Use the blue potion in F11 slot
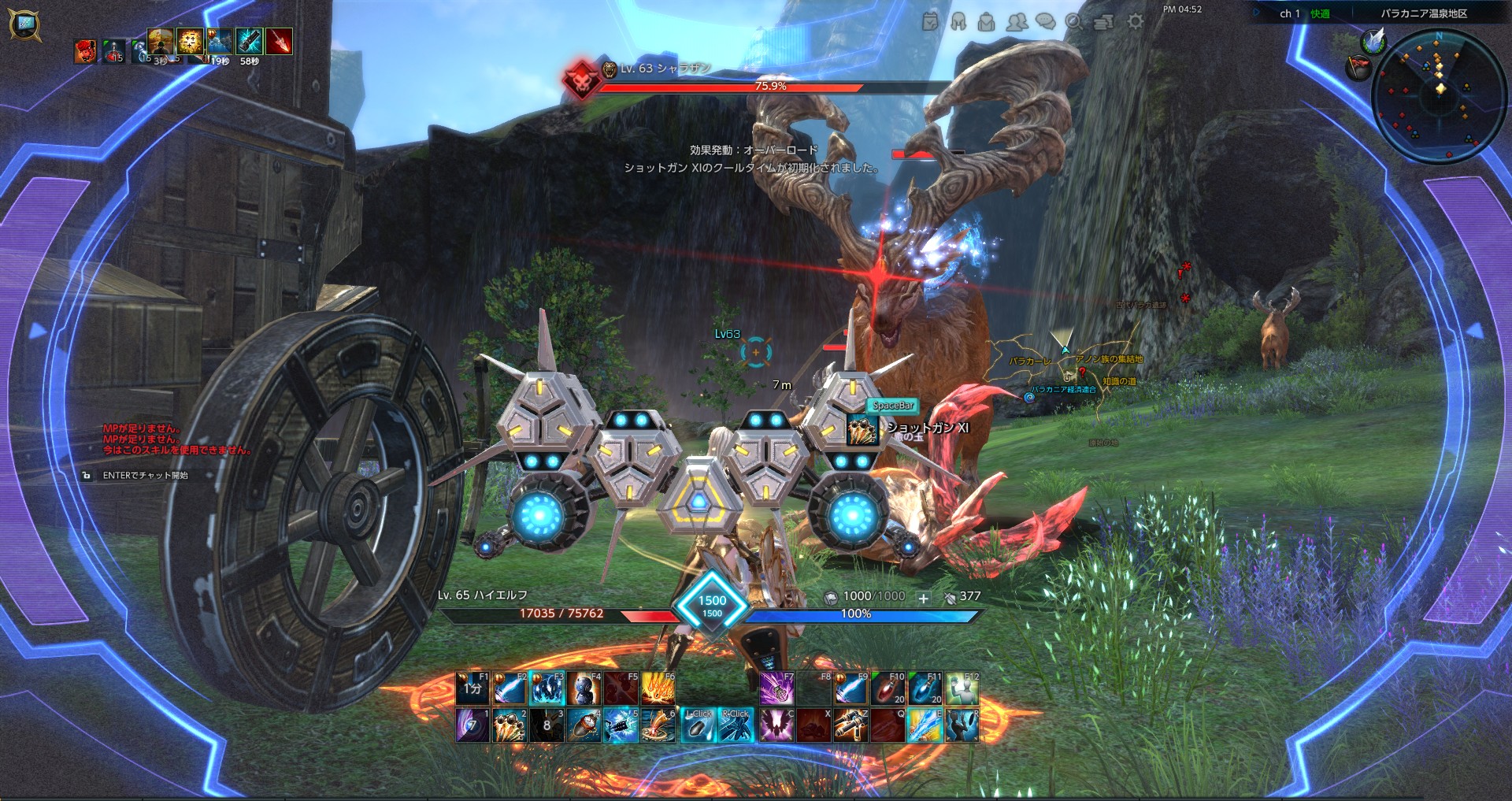 point(925,688)
